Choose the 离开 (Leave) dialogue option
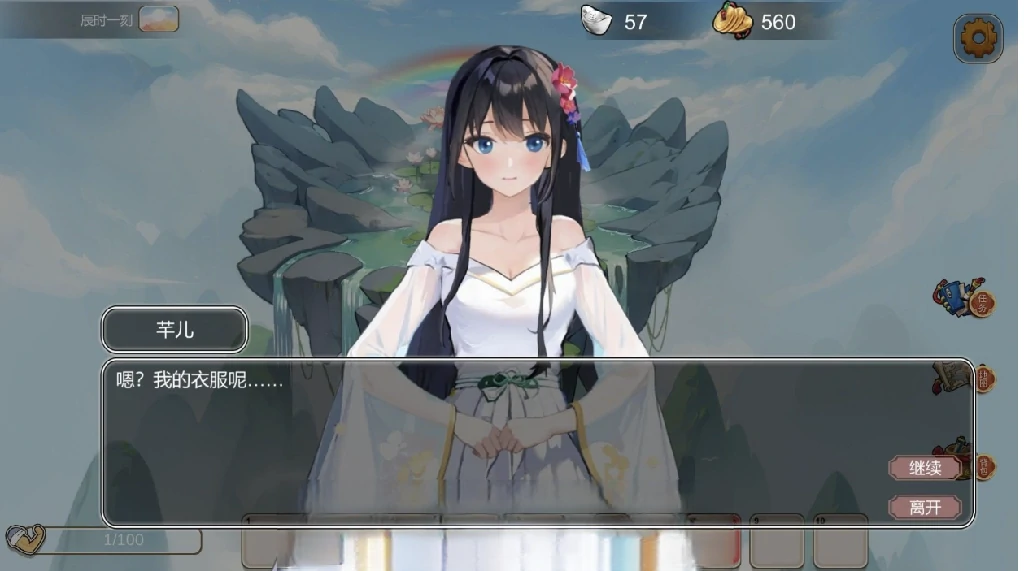 point(925,507)
